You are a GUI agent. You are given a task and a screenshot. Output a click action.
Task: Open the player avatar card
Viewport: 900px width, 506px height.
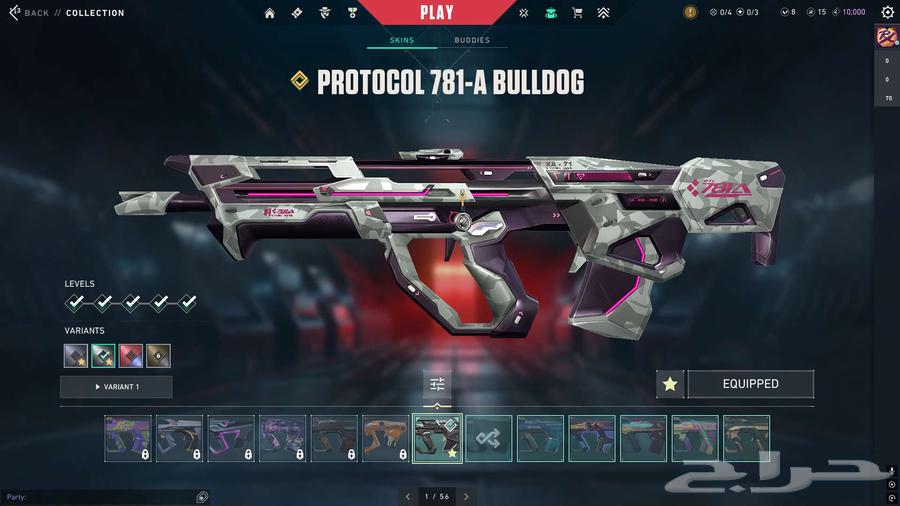tap(887, 38)
